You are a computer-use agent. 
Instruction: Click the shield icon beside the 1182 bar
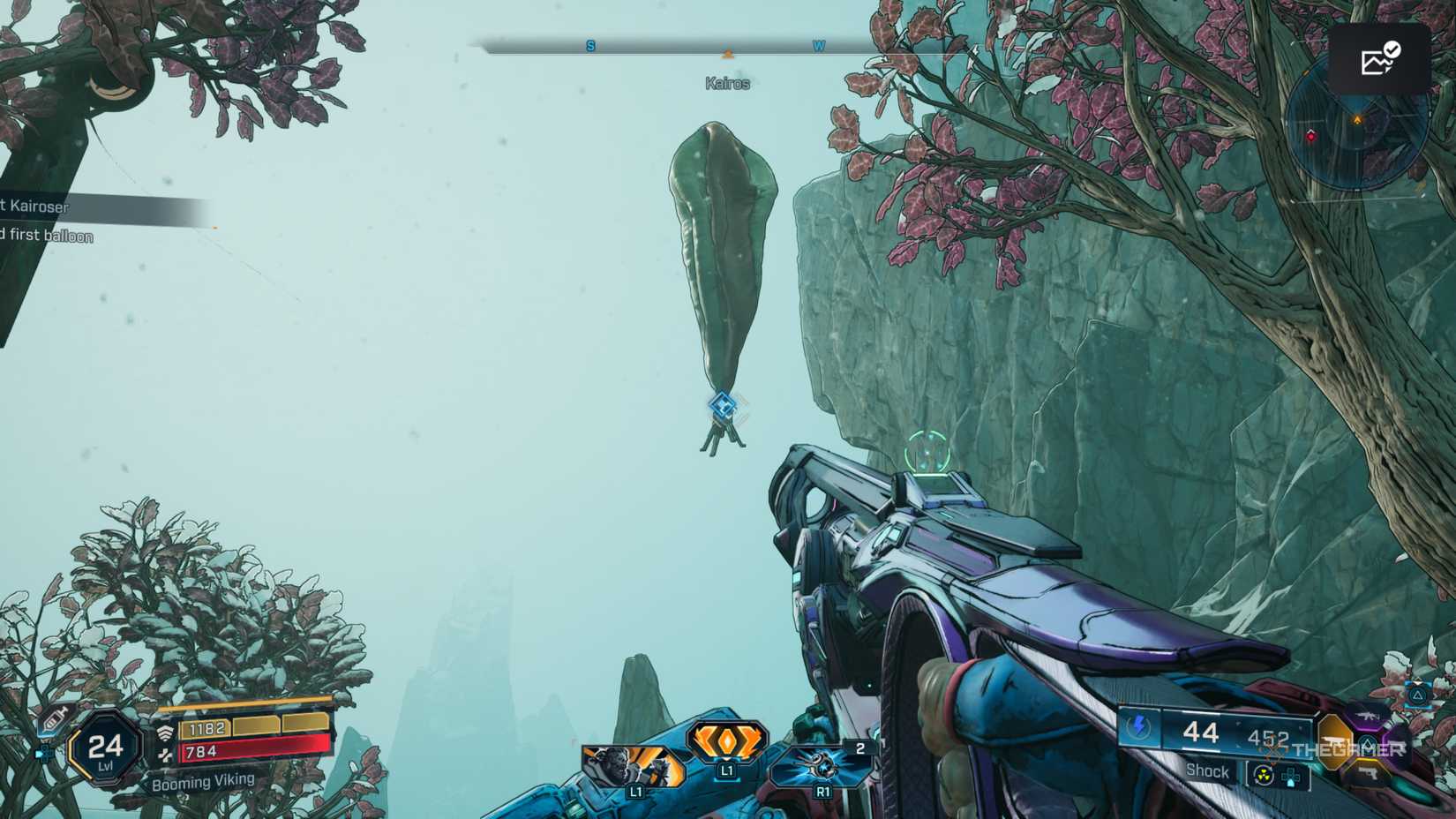[166, 730]
